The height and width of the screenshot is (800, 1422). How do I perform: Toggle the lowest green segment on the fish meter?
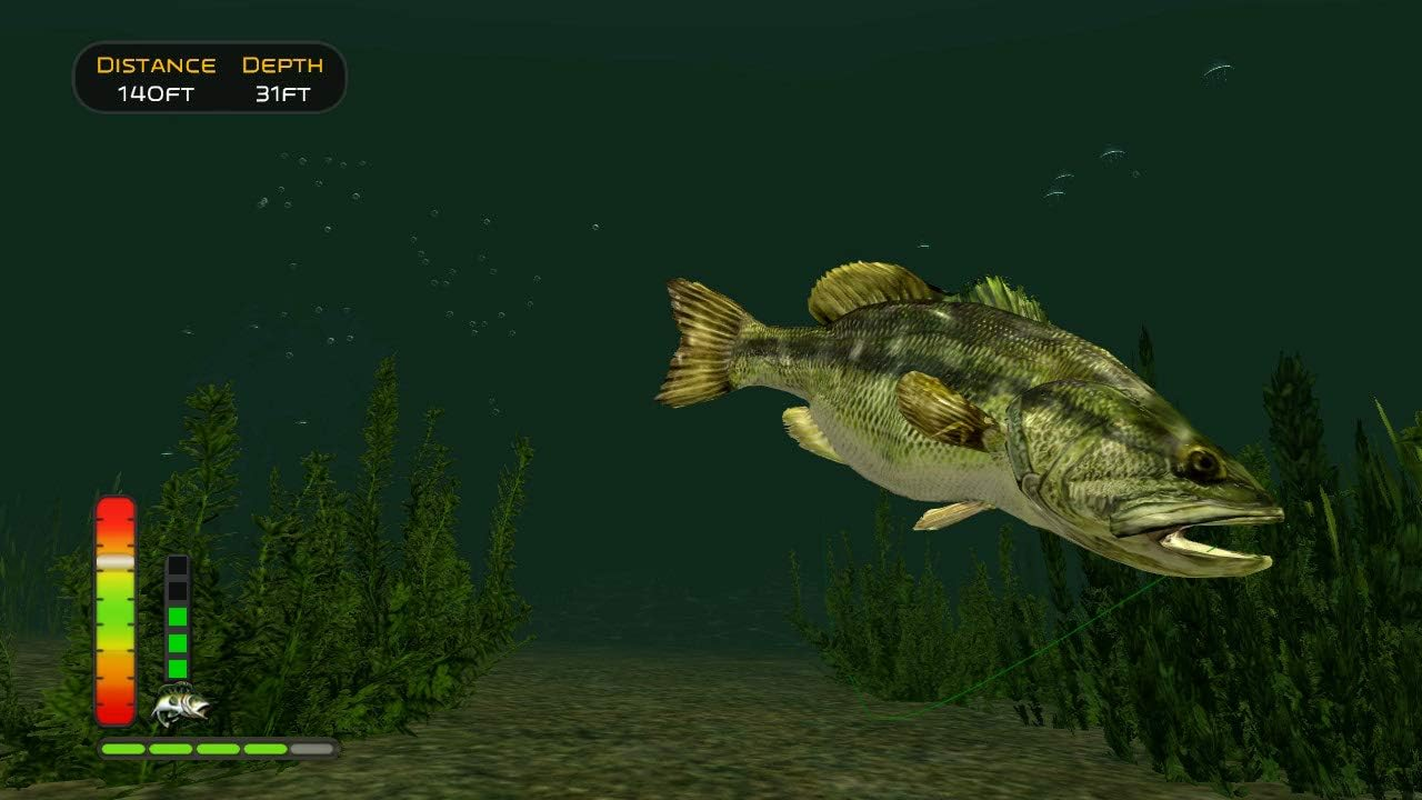click(x=178, y=668)
